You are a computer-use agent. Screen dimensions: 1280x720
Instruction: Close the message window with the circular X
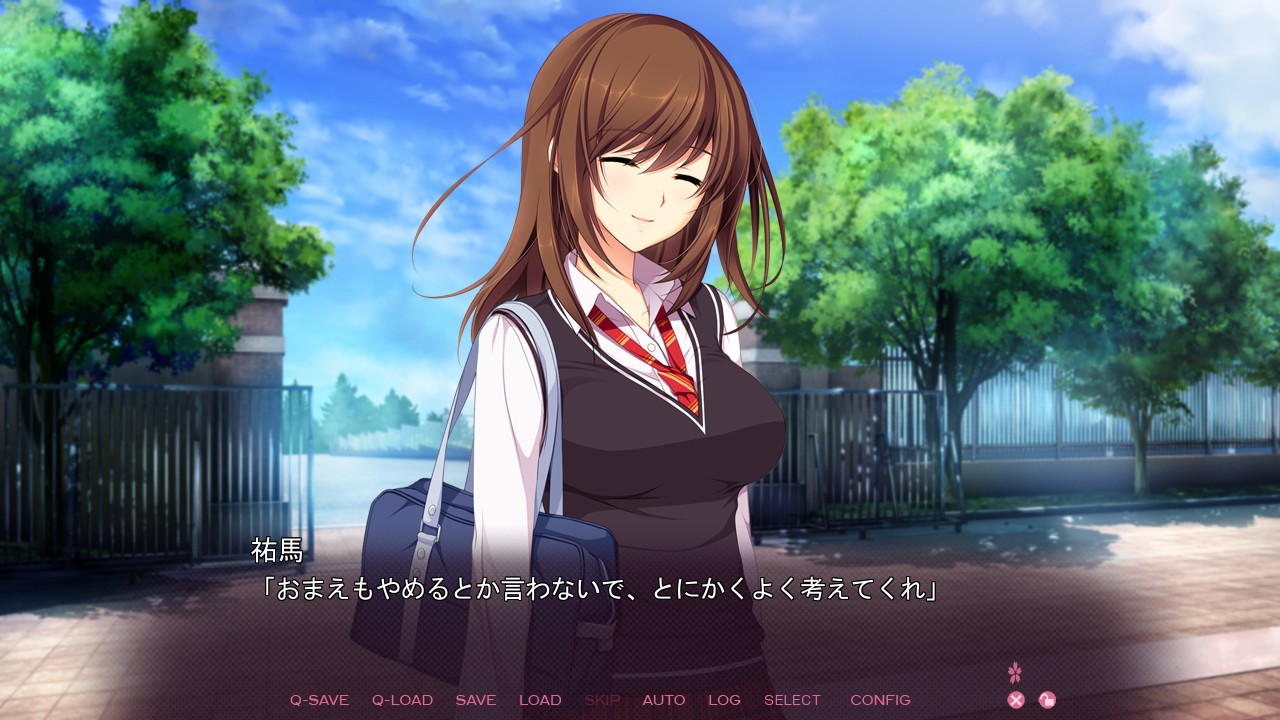coord(1016,699)
